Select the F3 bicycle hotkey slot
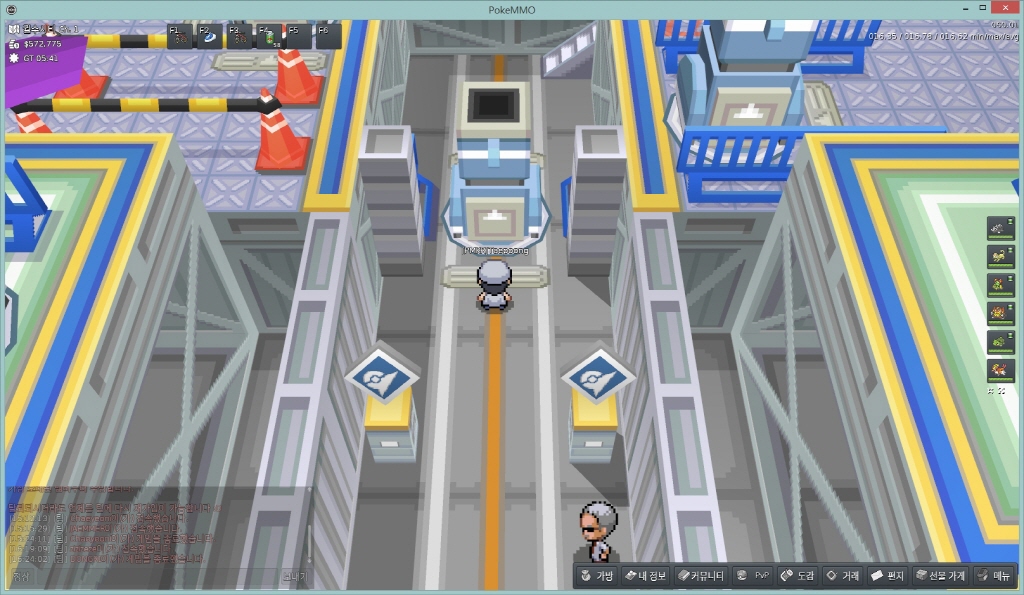1024x595 pixels. point(239,37)
